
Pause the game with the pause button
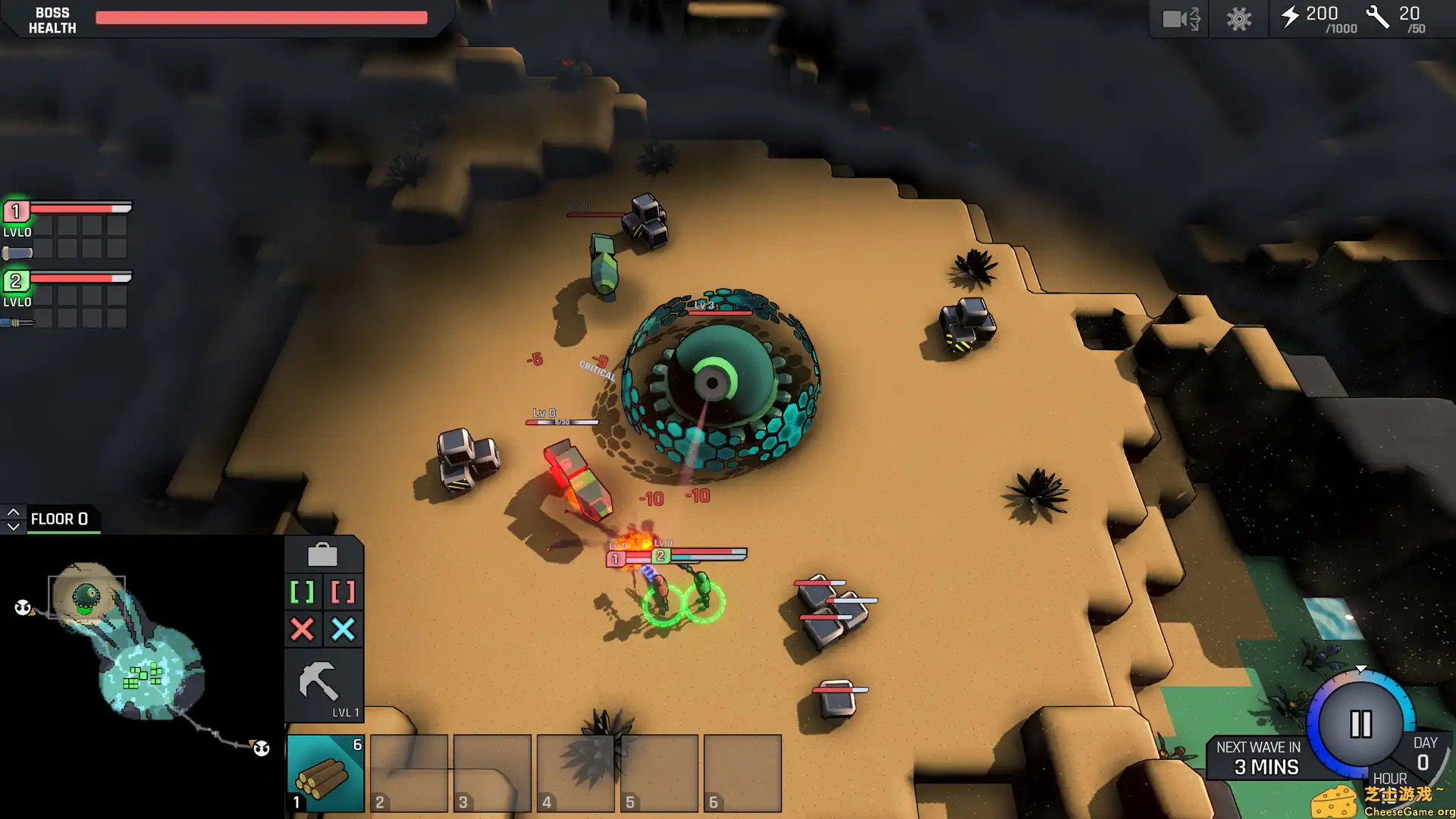click(1360, 723)
